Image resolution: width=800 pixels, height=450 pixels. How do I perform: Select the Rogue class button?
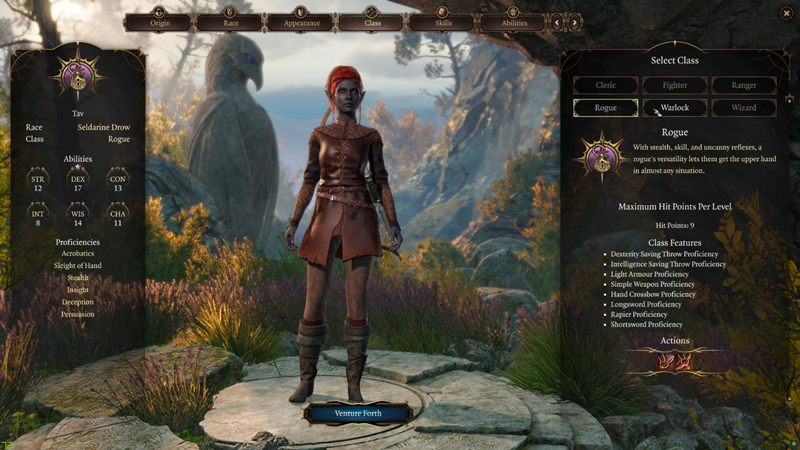[606, 107]
